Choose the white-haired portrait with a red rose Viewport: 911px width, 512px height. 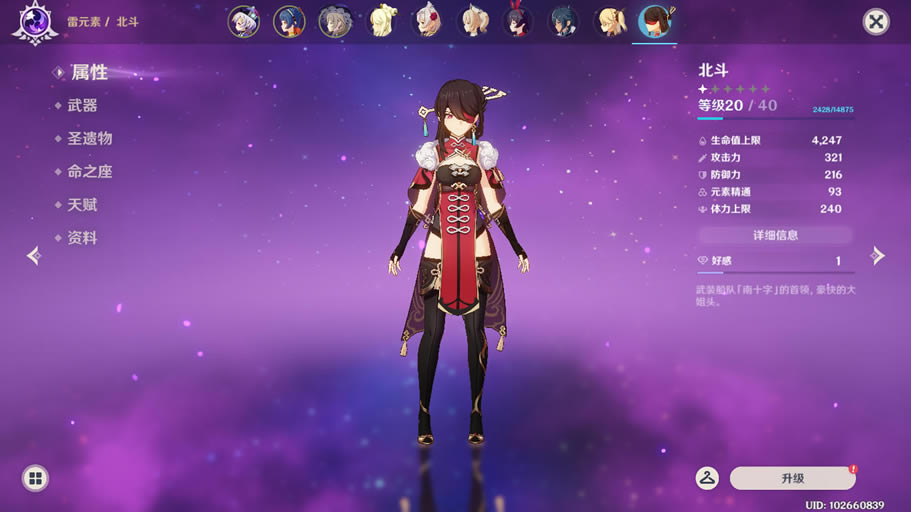[x=428, y=22]
